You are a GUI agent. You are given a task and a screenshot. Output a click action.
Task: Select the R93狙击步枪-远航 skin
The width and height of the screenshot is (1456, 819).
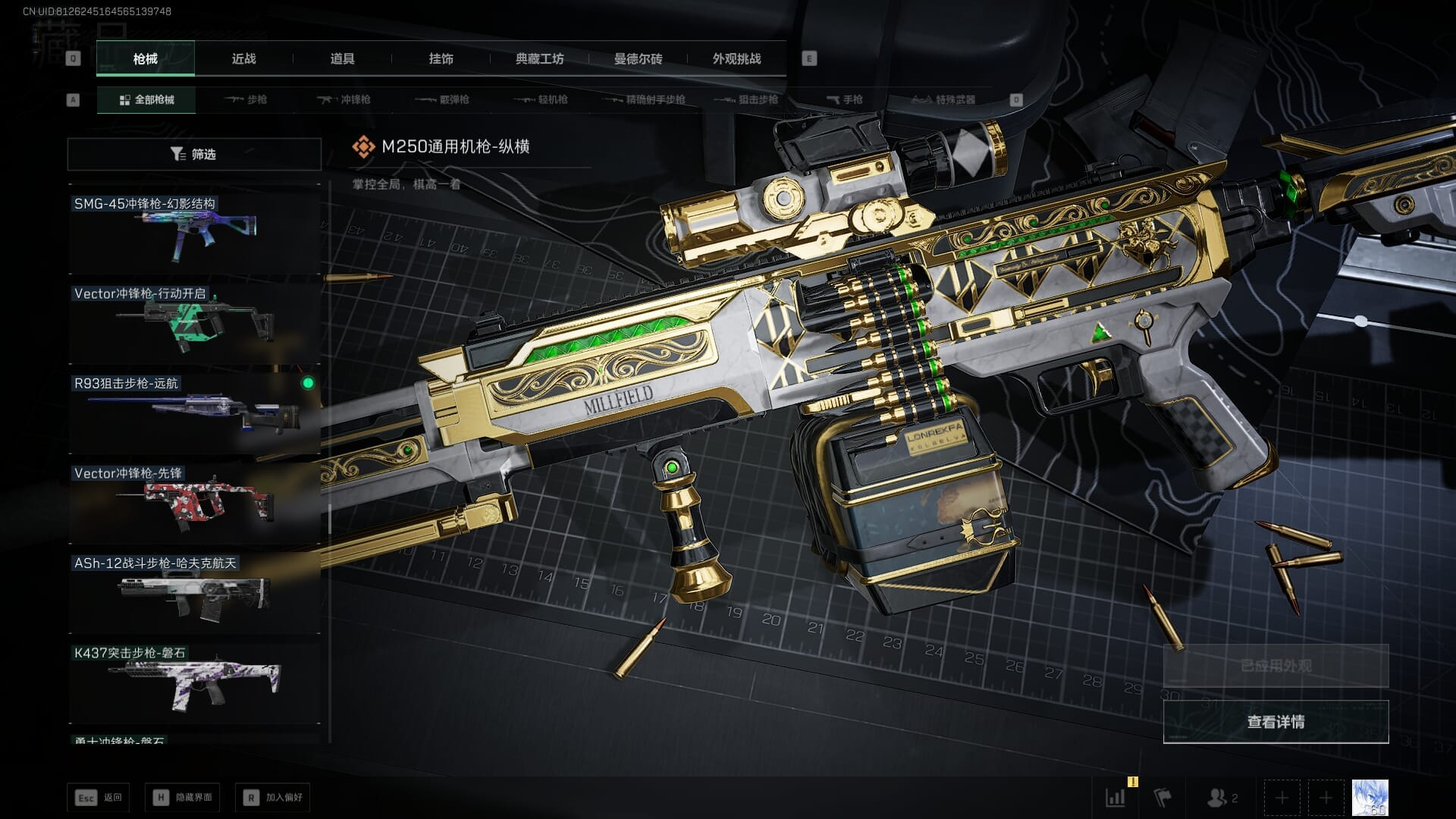click(194, 412)
